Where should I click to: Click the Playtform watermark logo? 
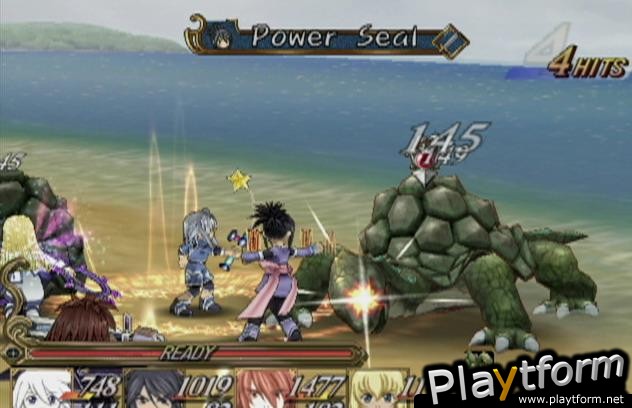pos(524,381)
